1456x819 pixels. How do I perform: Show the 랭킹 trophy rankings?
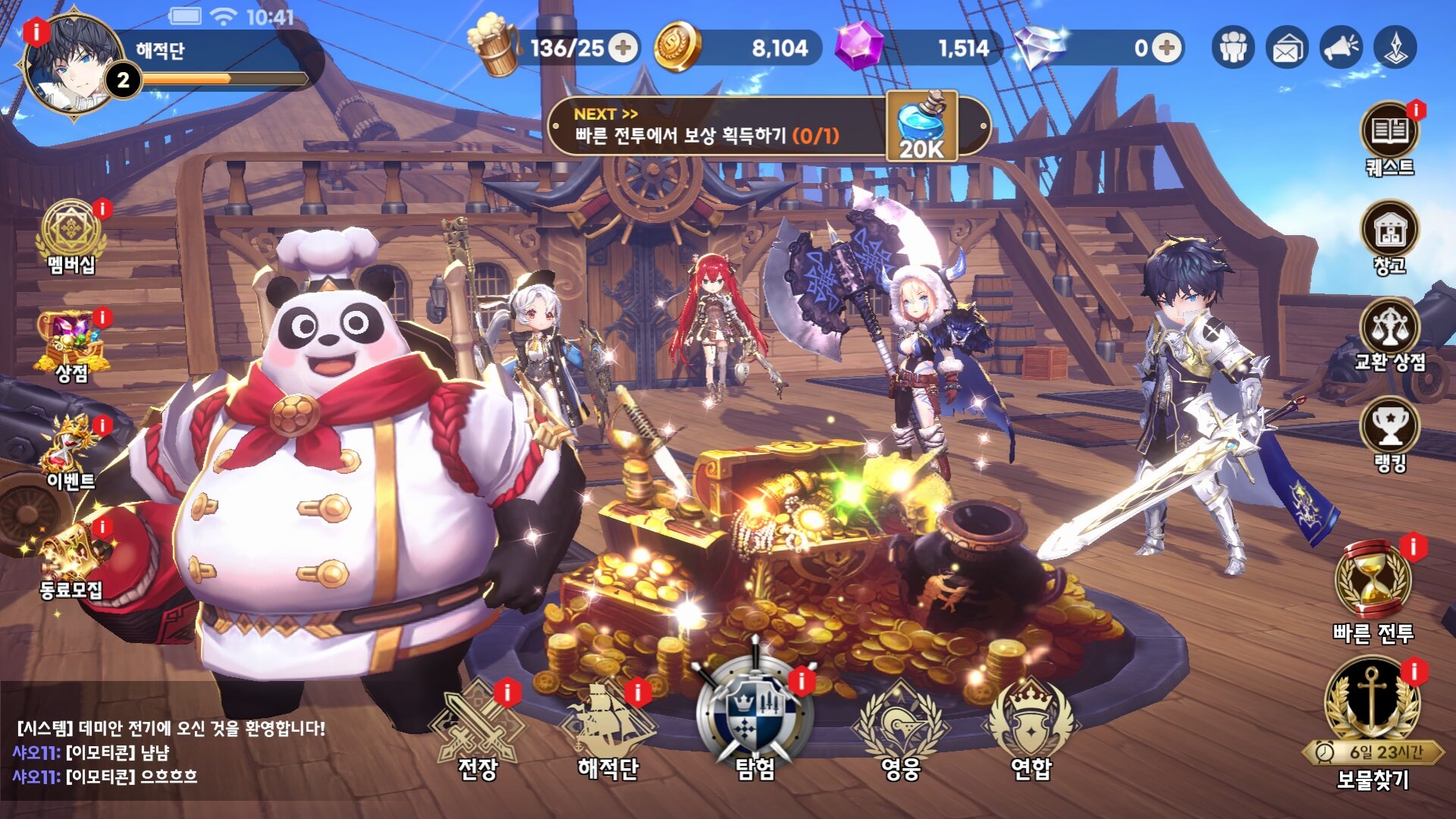1389,432
